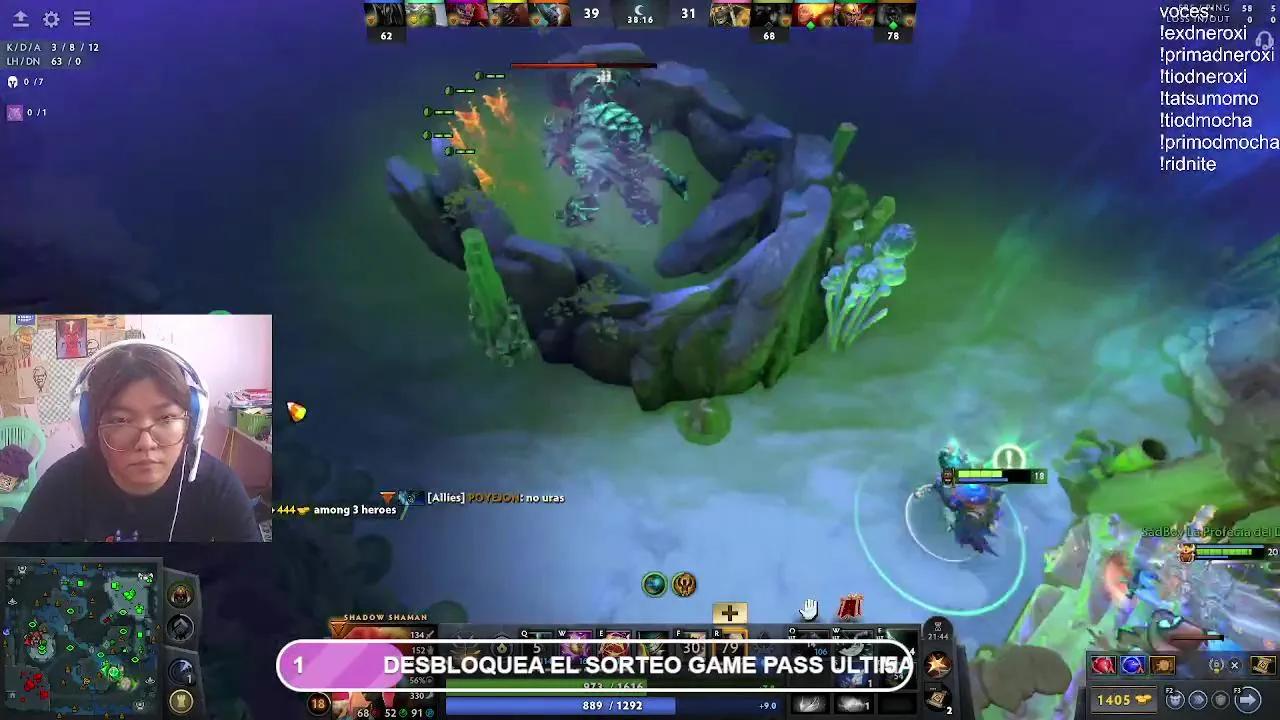Click POVEJON's chat message link

point(479,497)
